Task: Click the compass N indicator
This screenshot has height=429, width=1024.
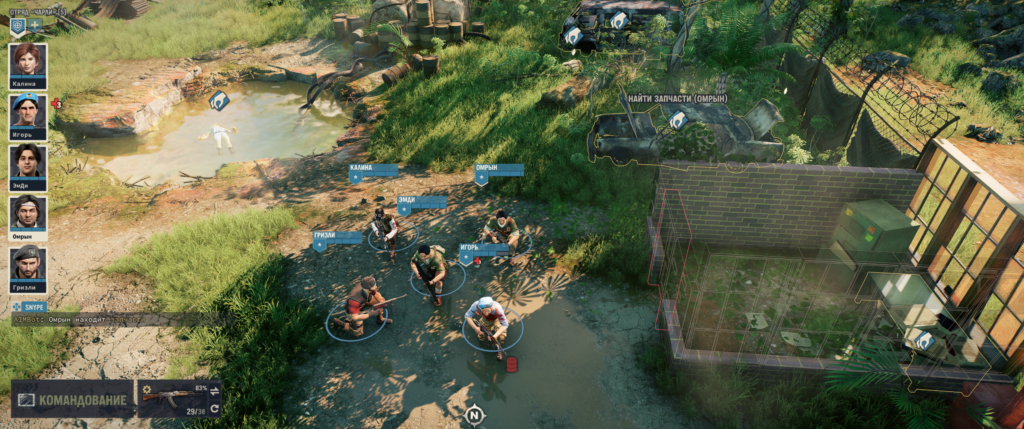Action: [x=474, y=413]
